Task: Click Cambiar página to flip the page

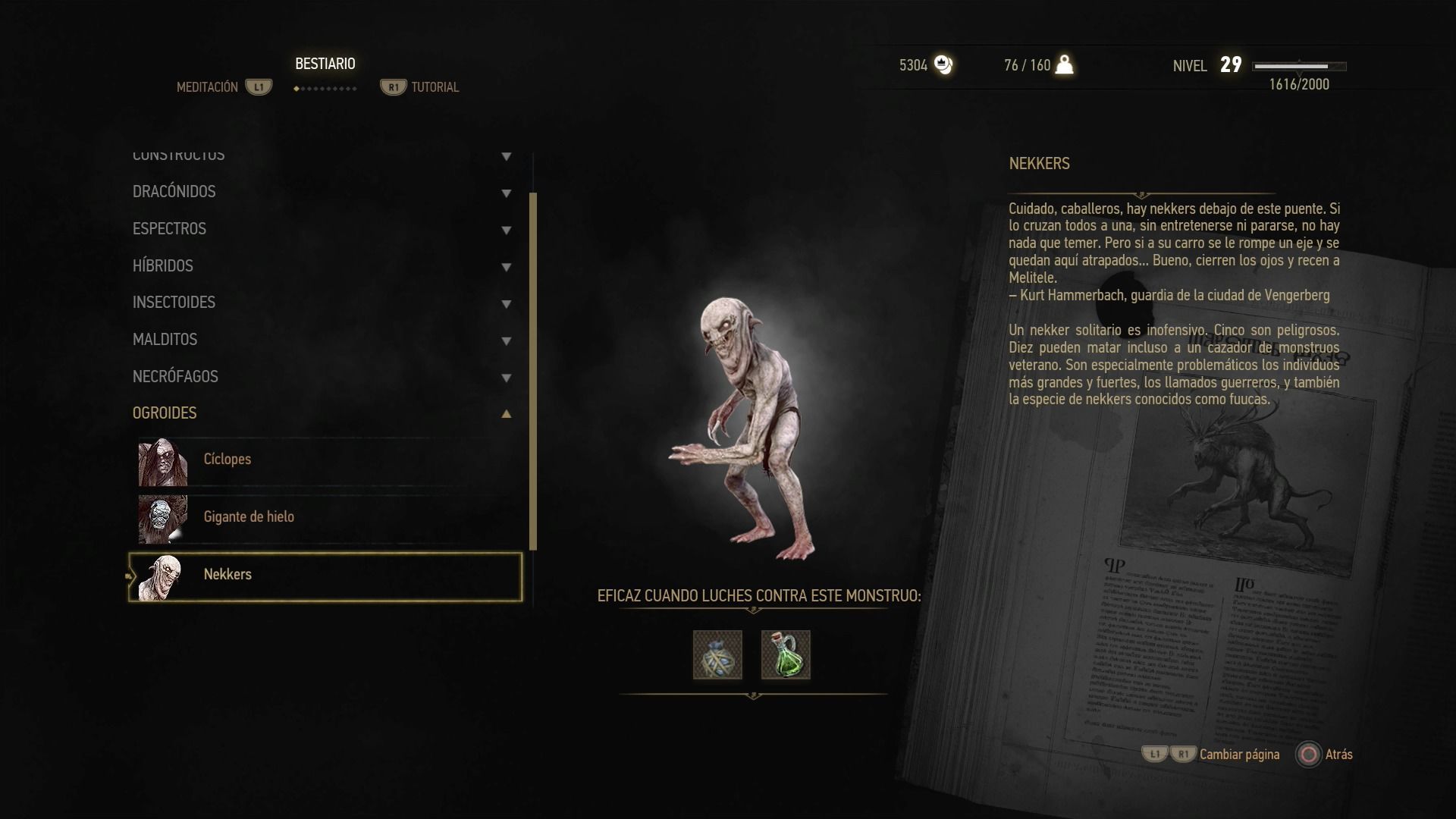Action: (x=1238, y=755)
